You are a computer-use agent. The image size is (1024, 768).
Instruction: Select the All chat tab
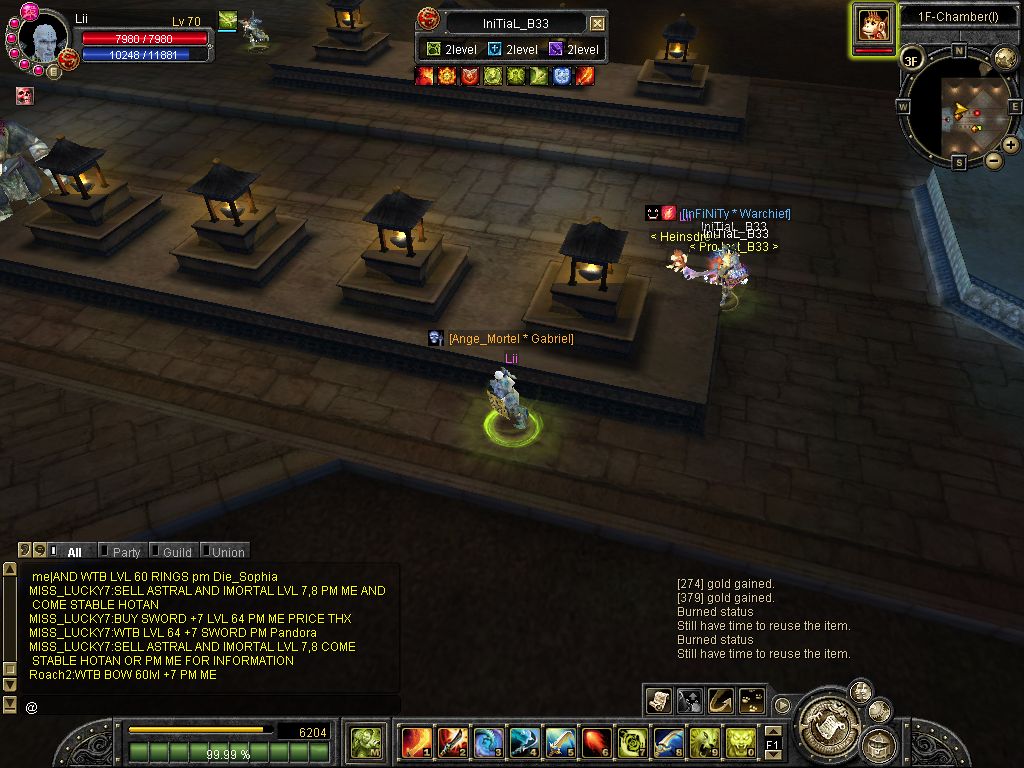[x=74, y=552]
